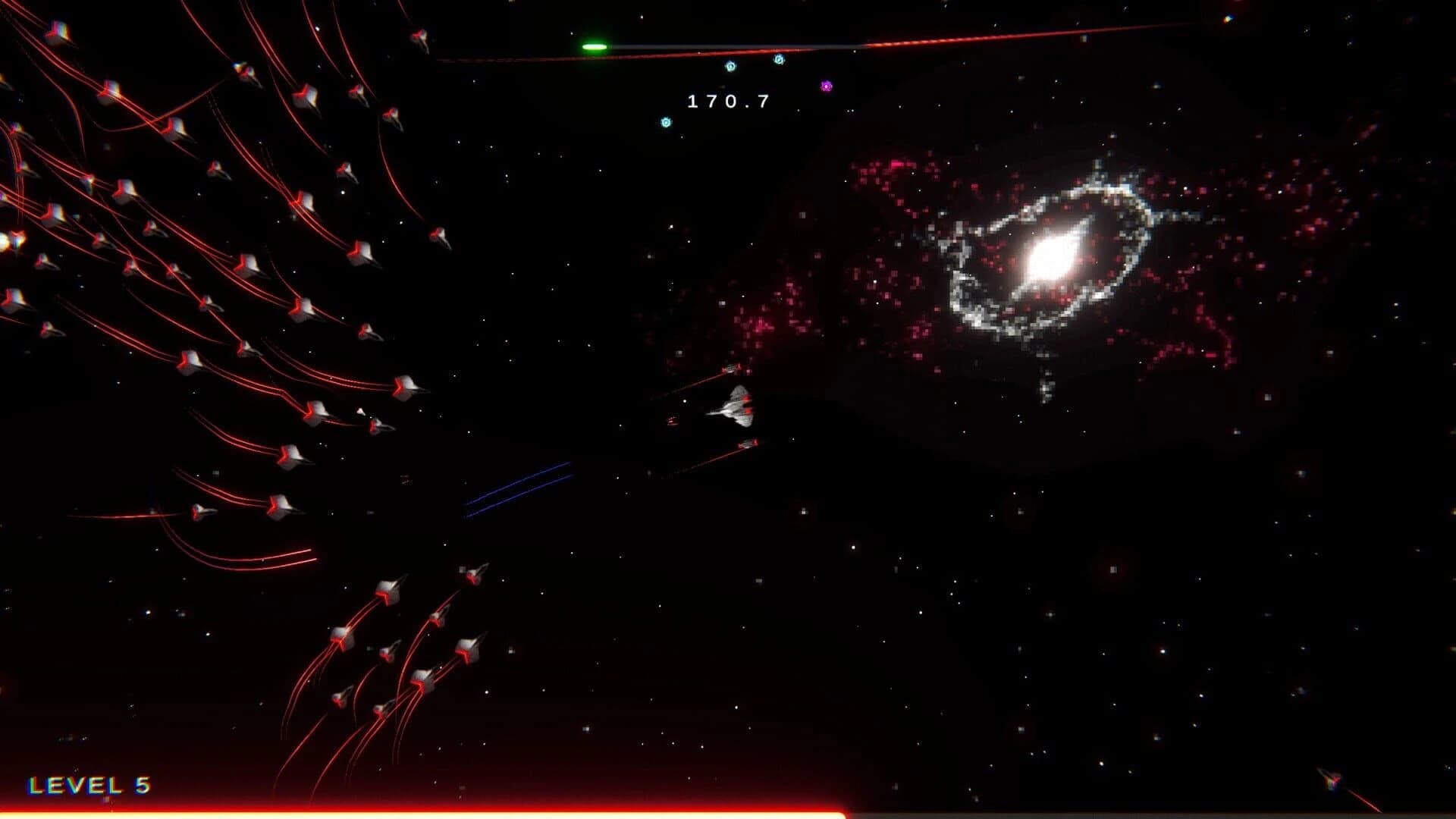Click the blue orb above the score text
Image resolution: width=1456 pixels, height=819 pixels.
[x=730, y=66]
